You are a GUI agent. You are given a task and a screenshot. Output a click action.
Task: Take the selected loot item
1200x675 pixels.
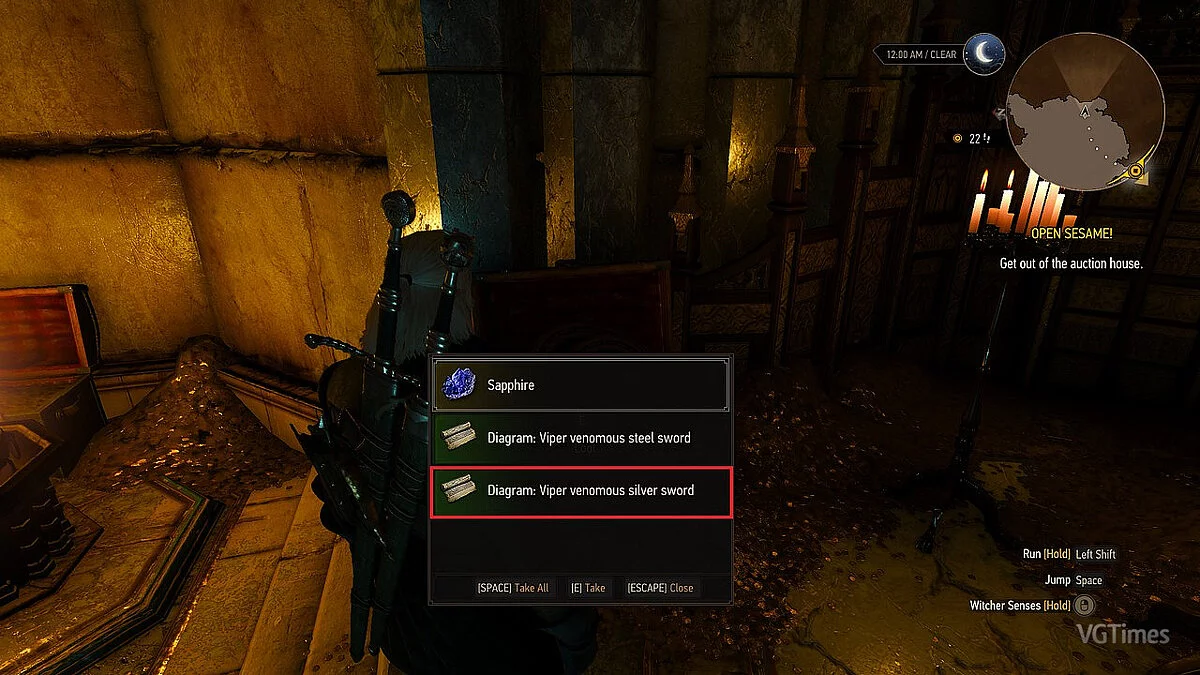588,588
